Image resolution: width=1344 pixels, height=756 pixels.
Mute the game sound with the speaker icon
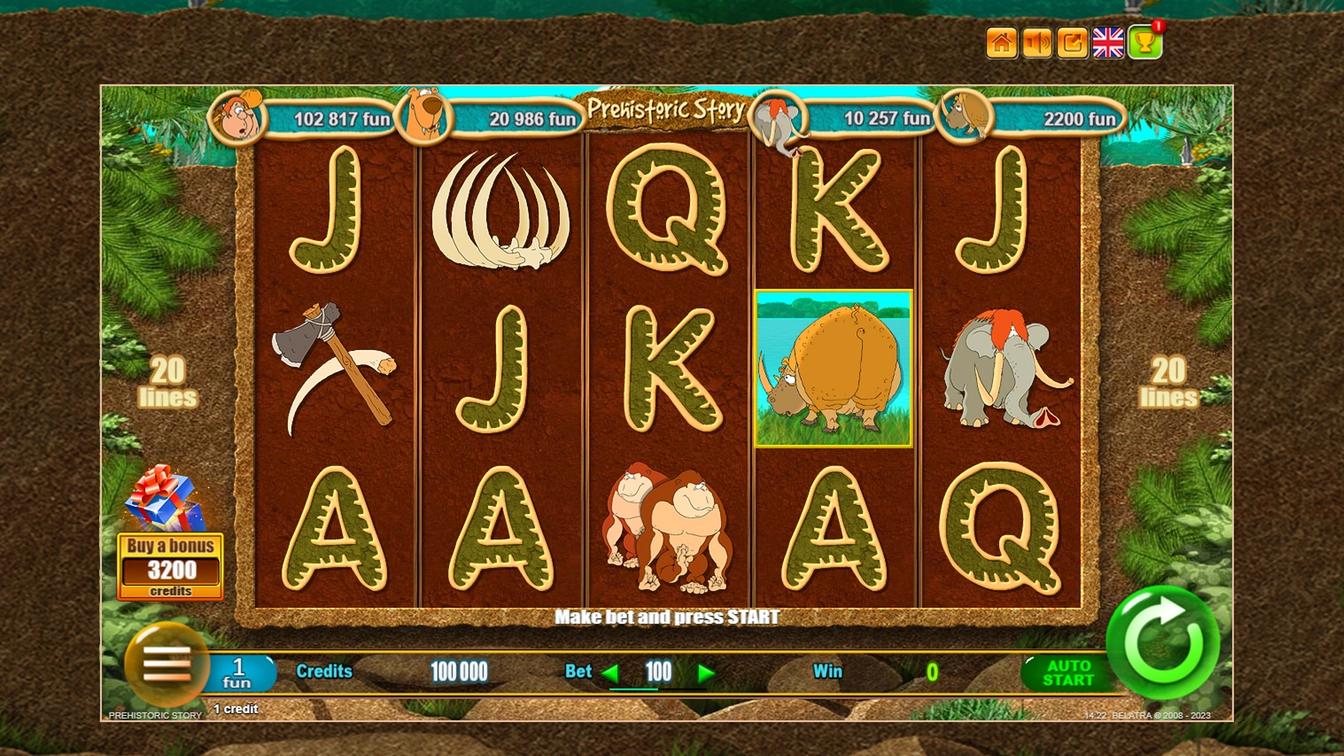(x=1036, y=41)
